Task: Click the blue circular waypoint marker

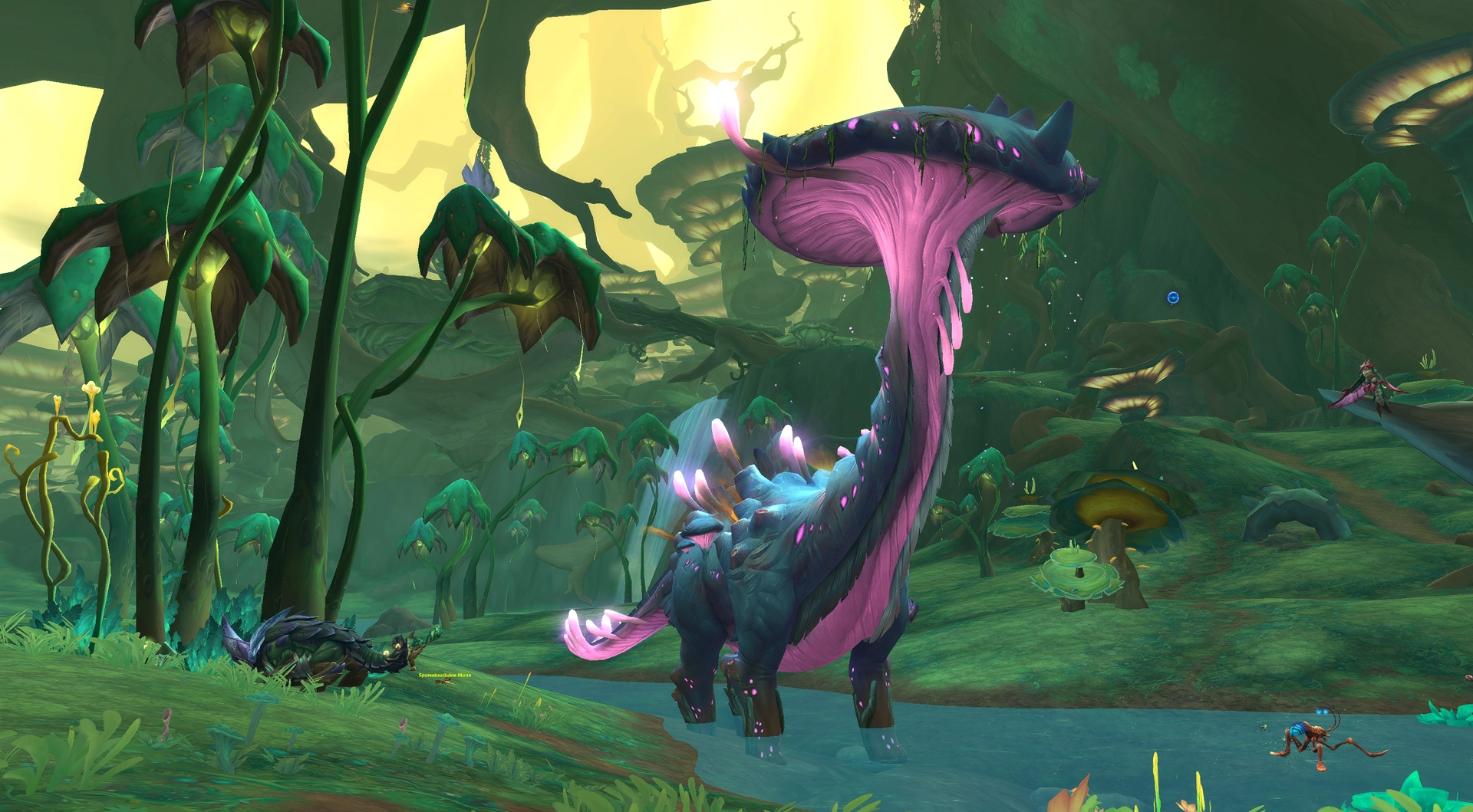Action: click(x=1172, y=298)
